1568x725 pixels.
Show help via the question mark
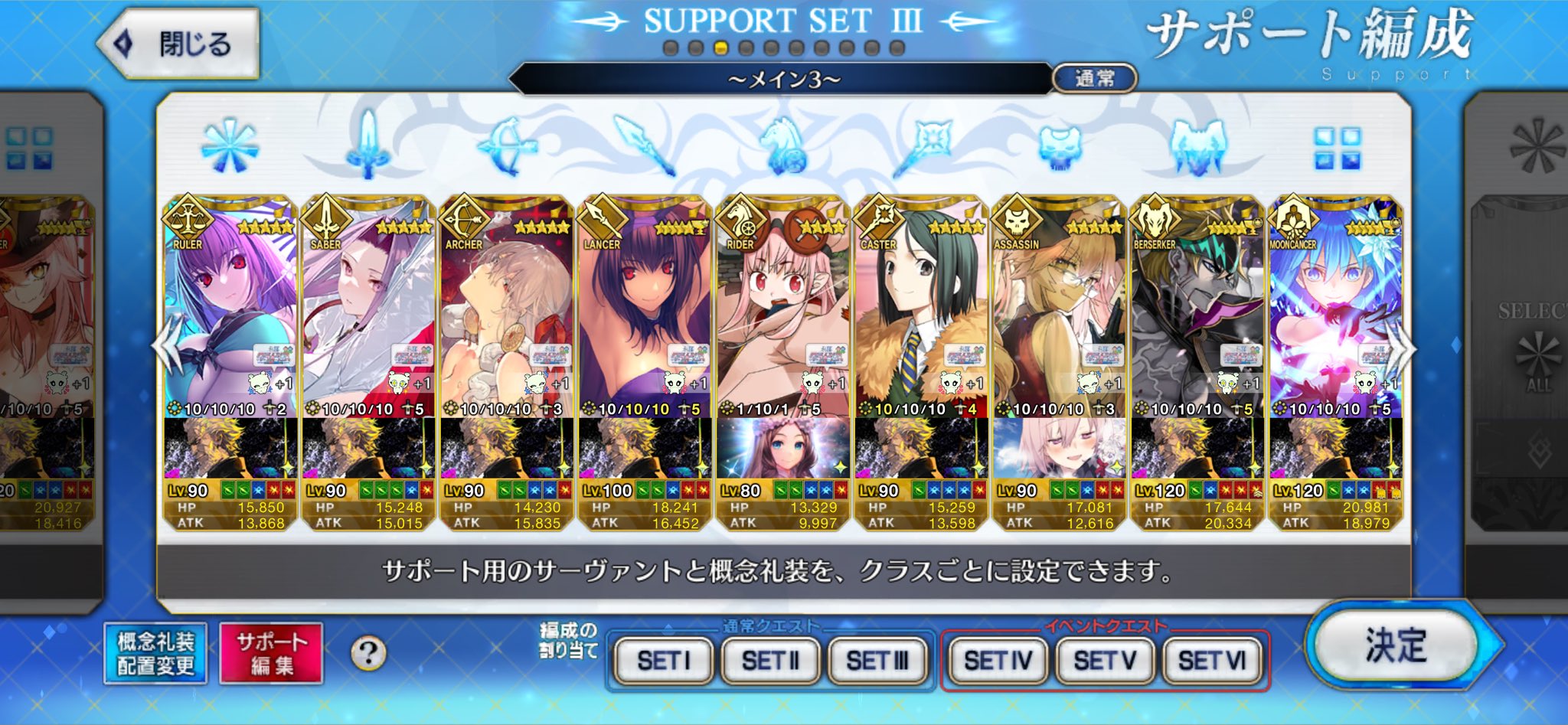click(x=368, y=653)
